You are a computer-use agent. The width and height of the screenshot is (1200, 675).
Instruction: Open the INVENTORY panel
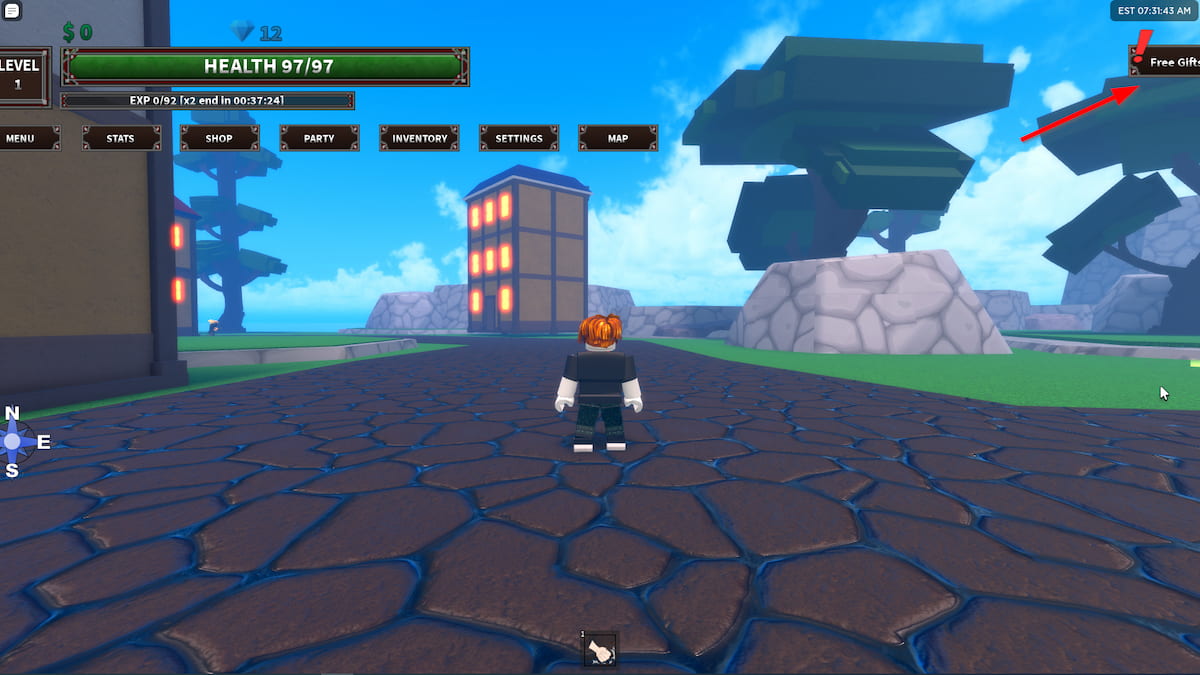coord(419,138)
